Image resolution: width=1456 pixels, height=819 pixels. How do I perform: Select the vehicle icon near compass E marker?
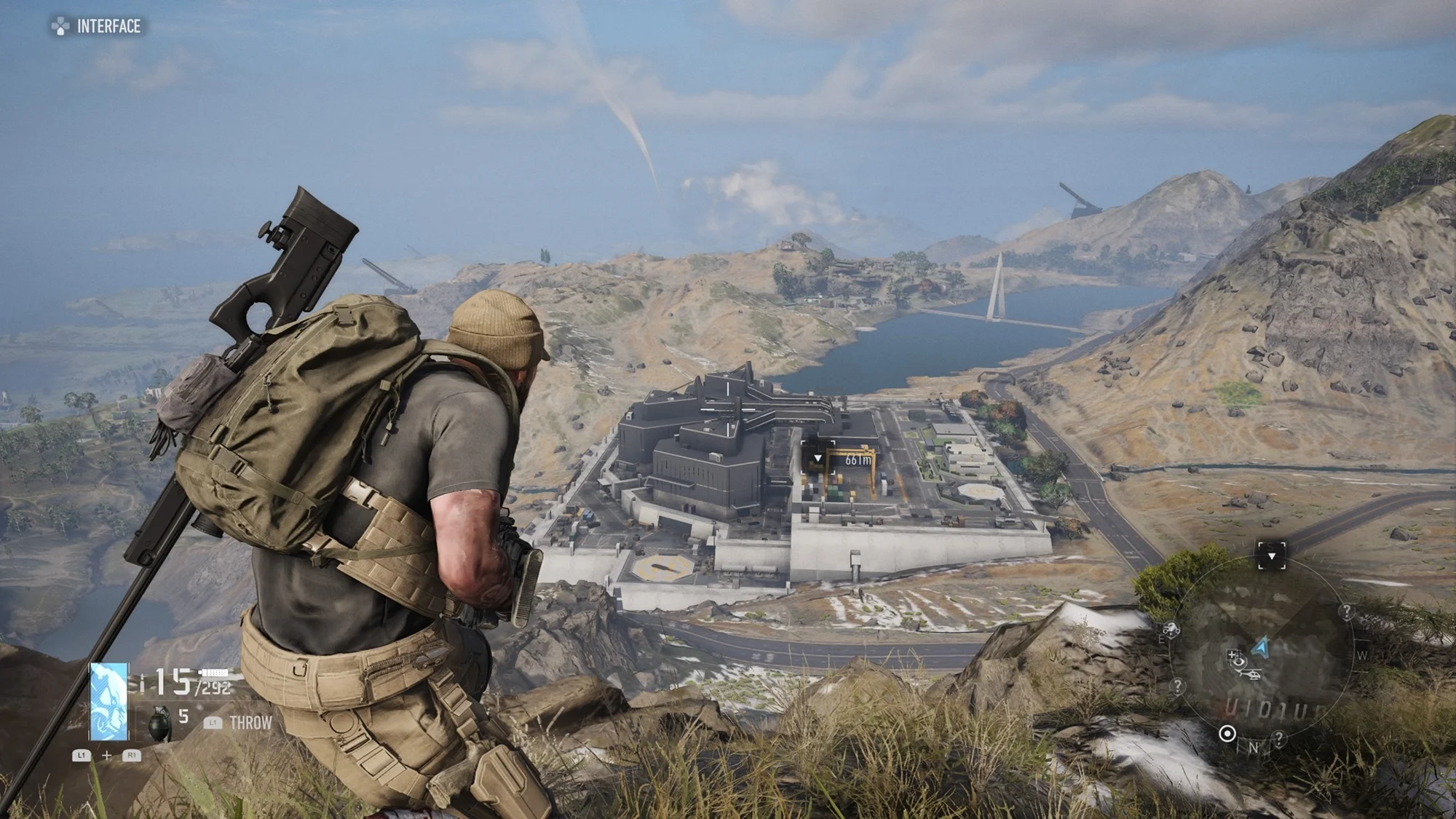(x=1171, y=629)
